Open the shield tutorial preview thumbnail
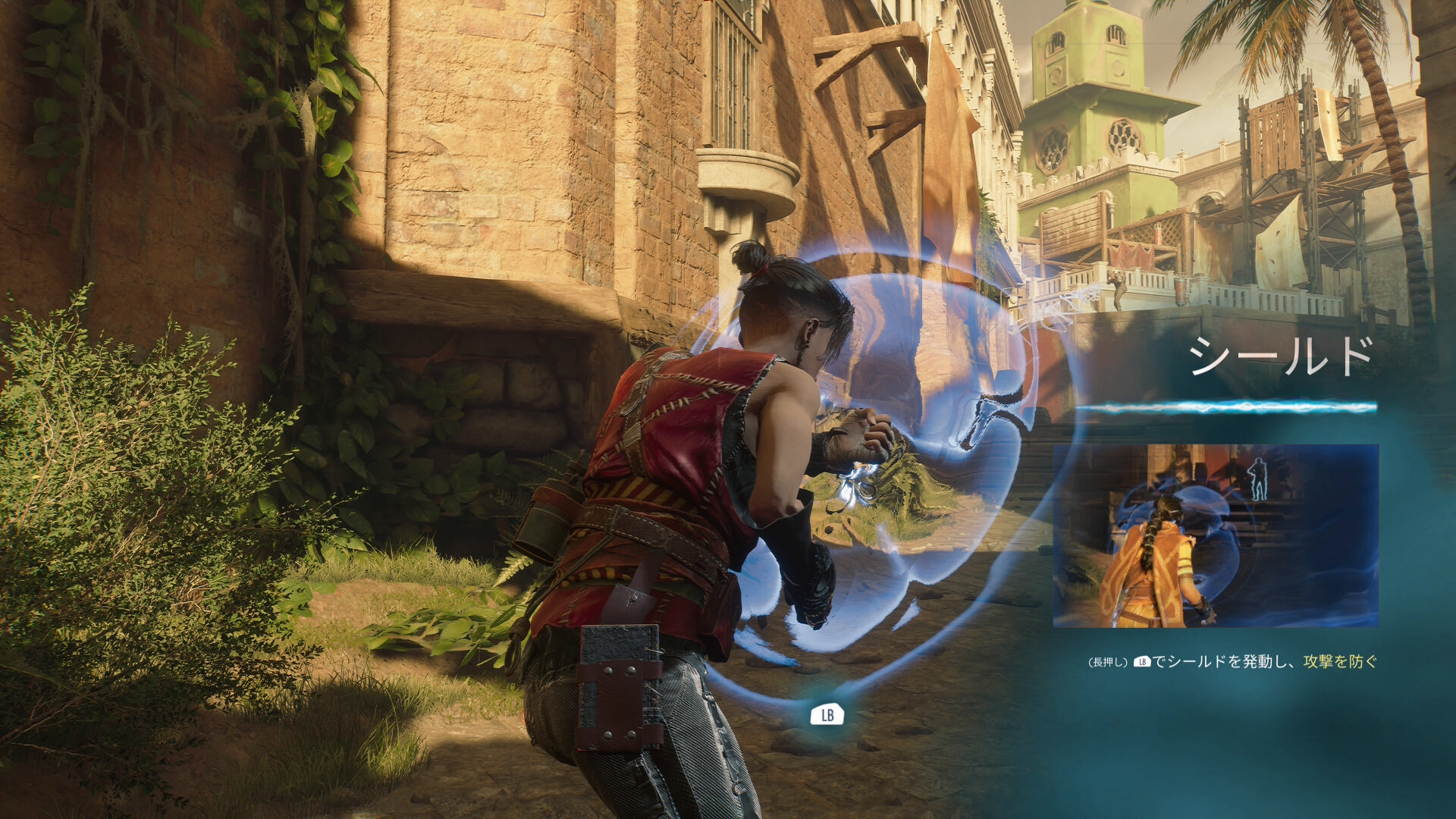Screen dimensions: 1456x819 pos(1215,535)
